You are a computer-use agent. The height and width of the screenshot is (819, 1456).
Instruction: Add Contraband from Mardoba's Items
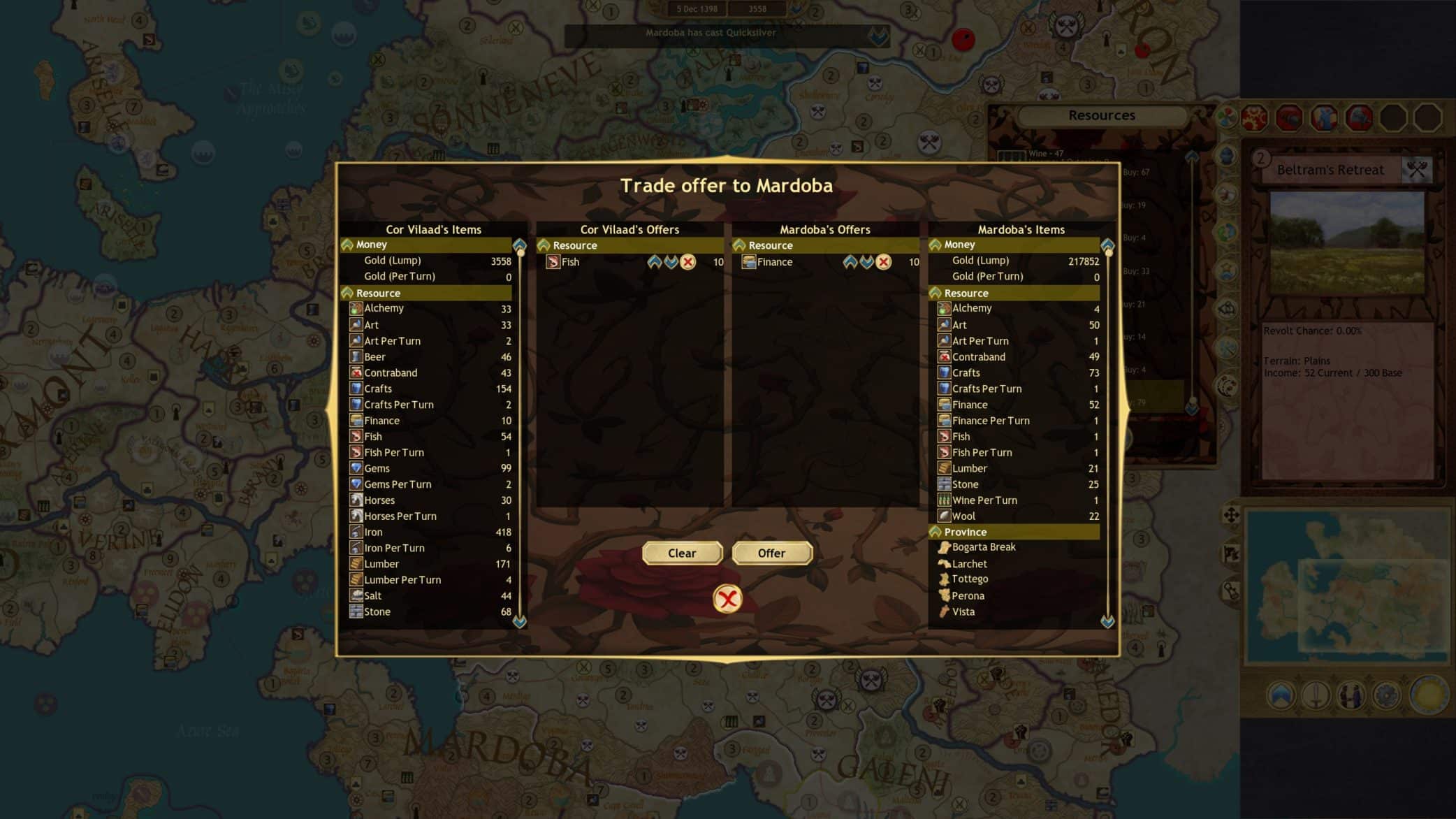point(979,357)
